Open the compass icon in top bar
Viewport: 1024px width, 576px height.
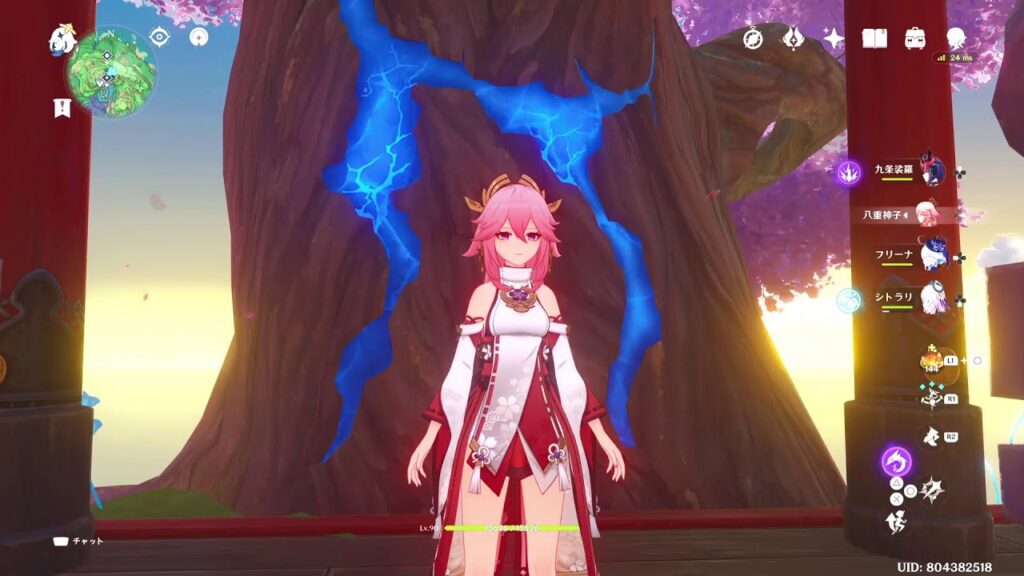[754, 38]
